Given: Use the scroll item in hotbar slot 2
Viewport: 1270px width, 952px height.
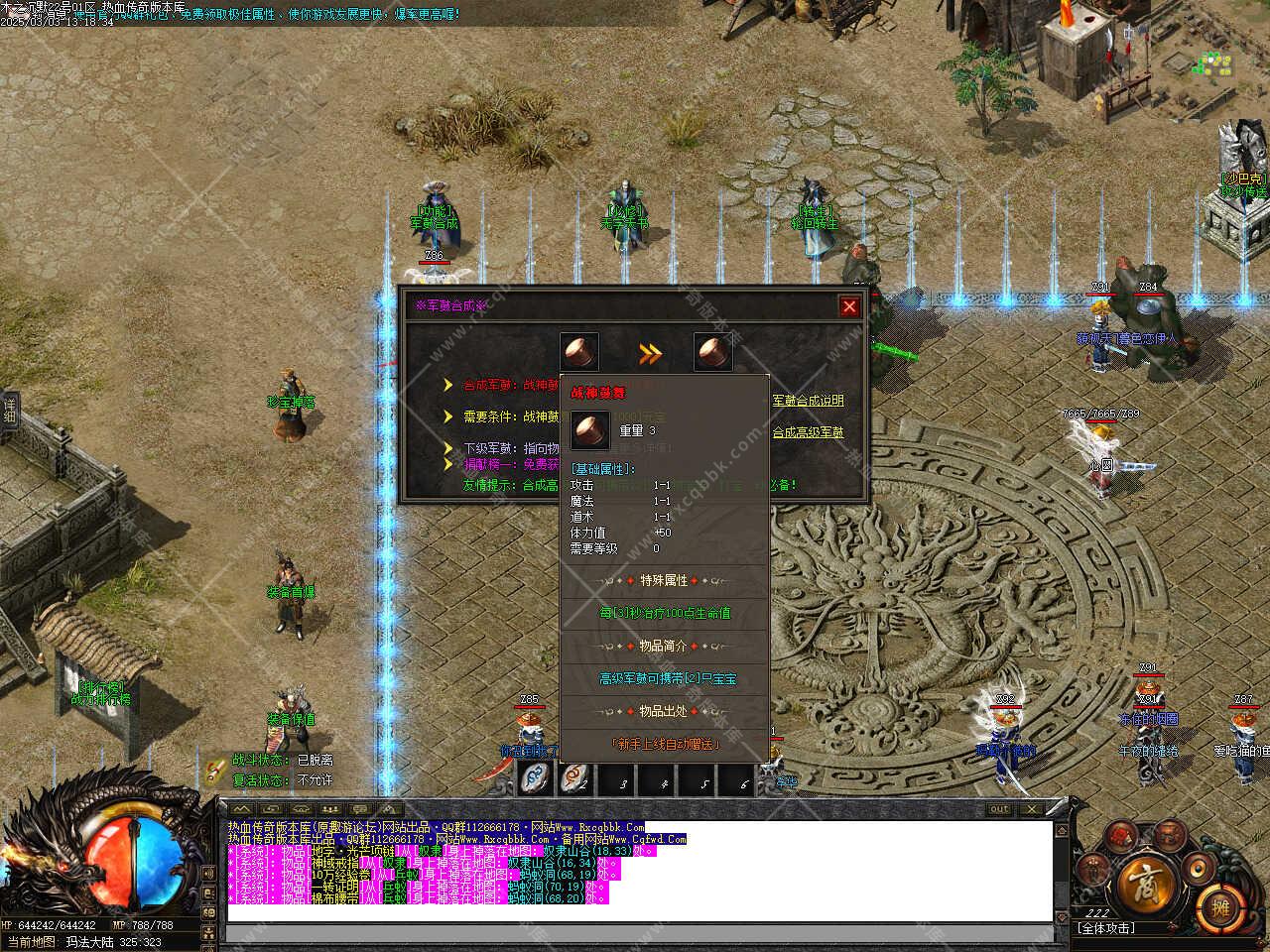Looking at the screenshot, I should coord(576,779).
